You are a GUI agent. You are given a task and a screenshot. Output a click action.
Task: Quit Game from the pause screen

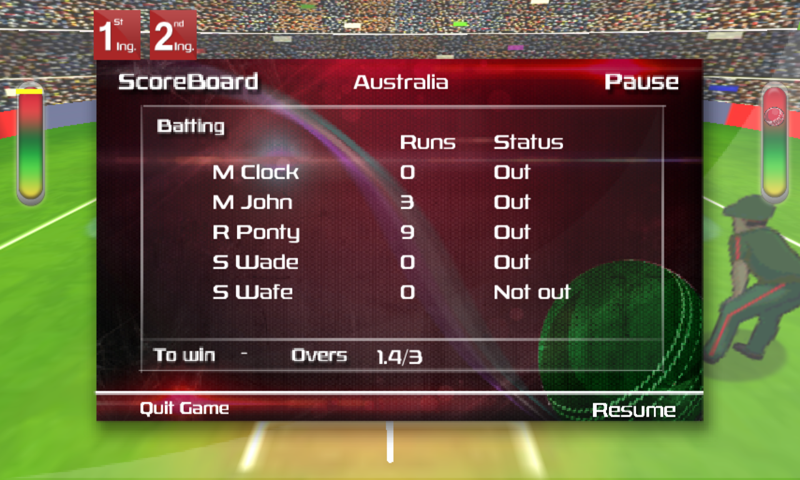click(x=184, y=408)
